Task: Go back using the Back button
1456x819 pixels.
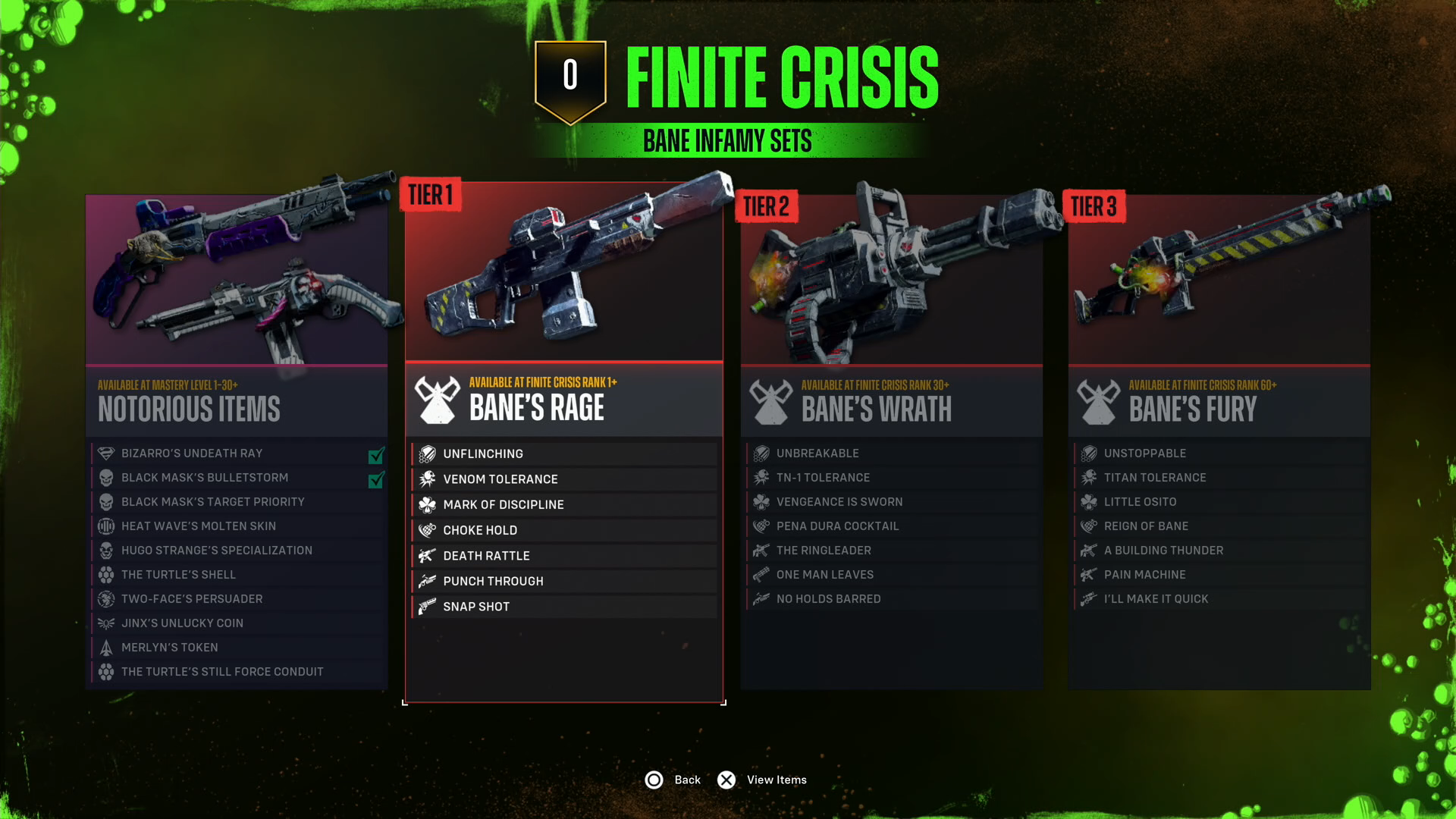Action: tap(673, 780)
